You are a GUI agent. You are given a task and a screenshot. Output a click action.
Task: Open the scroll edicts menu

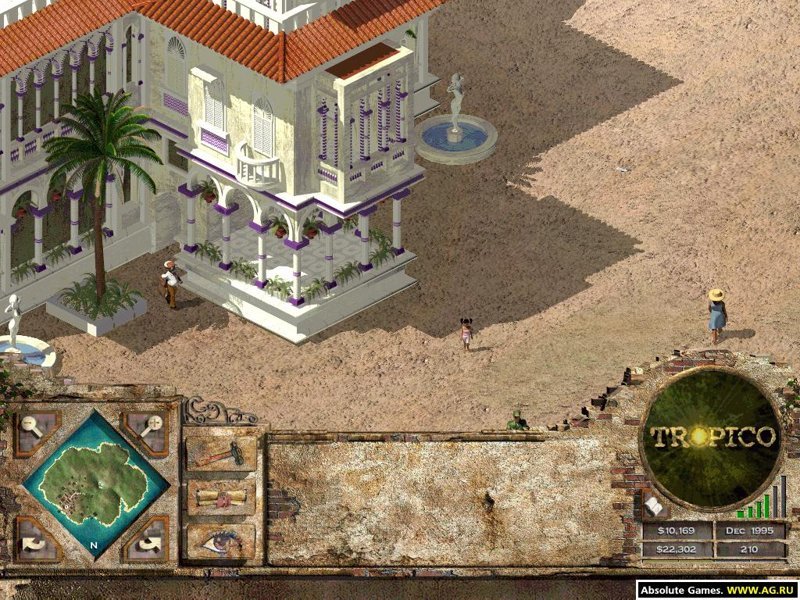[220, 497]
